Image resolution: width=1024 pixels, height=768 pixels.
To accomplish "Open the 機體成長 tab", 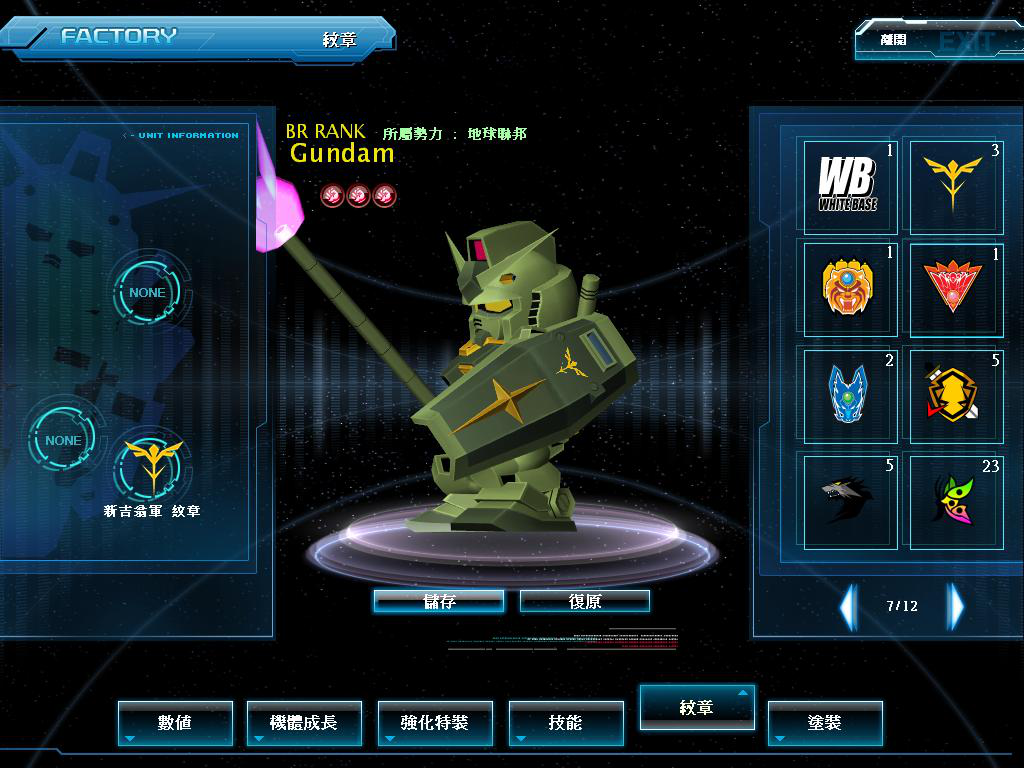I will 304,722.
